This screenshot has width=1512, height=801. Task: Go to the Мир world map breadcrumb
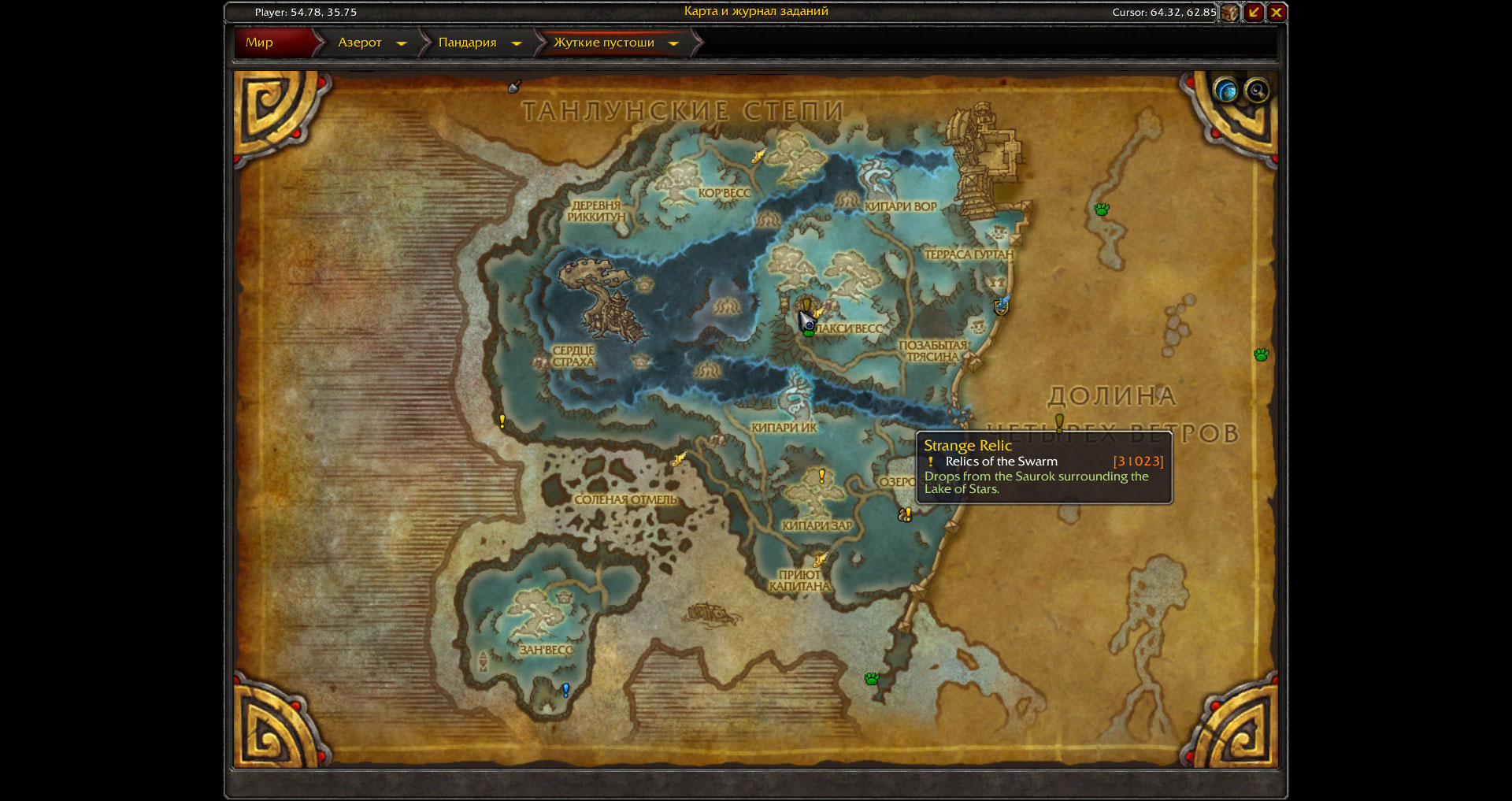[x=260, y=43]
